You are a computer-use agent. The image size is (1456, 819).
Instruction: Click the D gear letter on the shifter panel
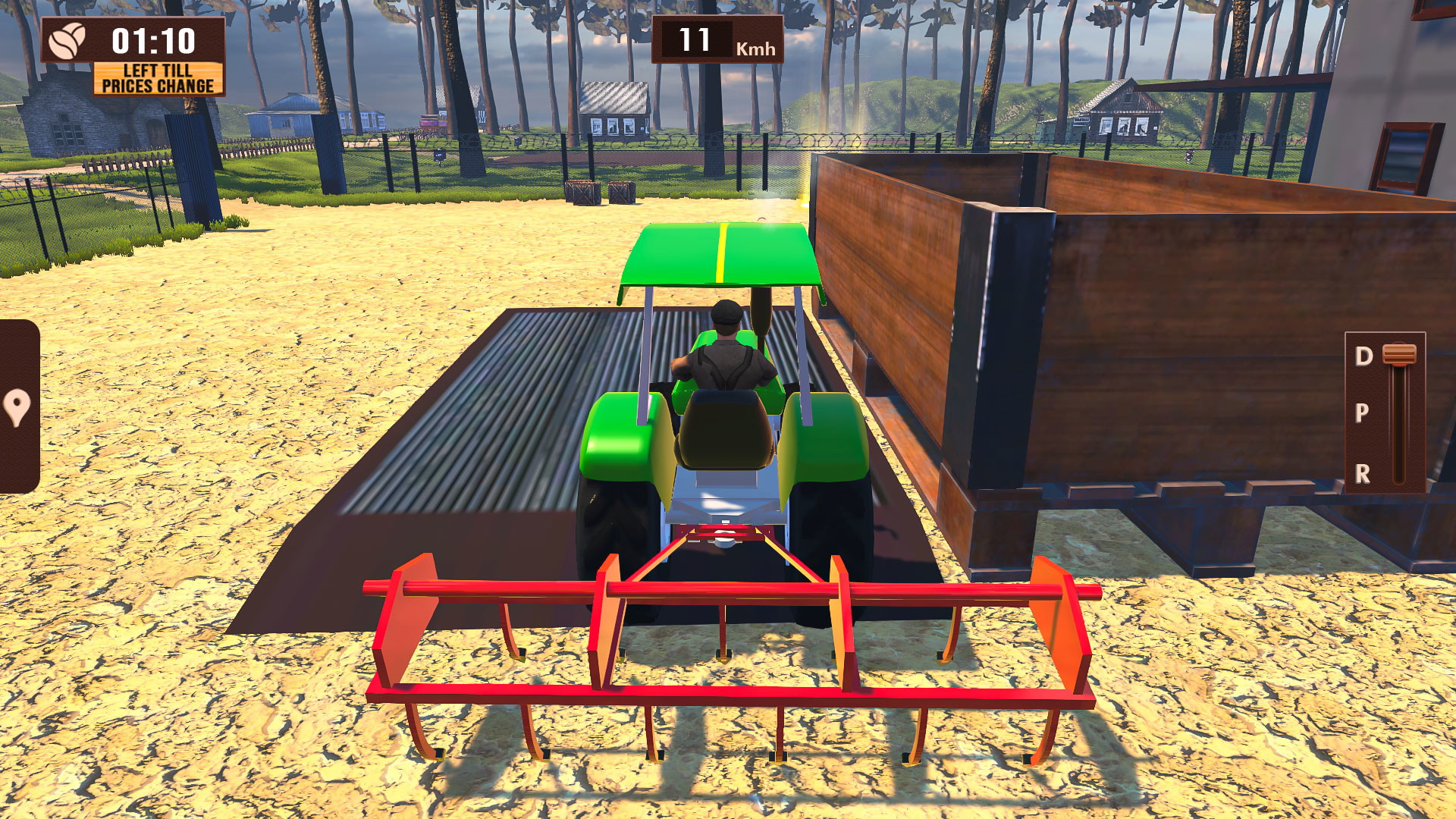(x=1363, y=355)
